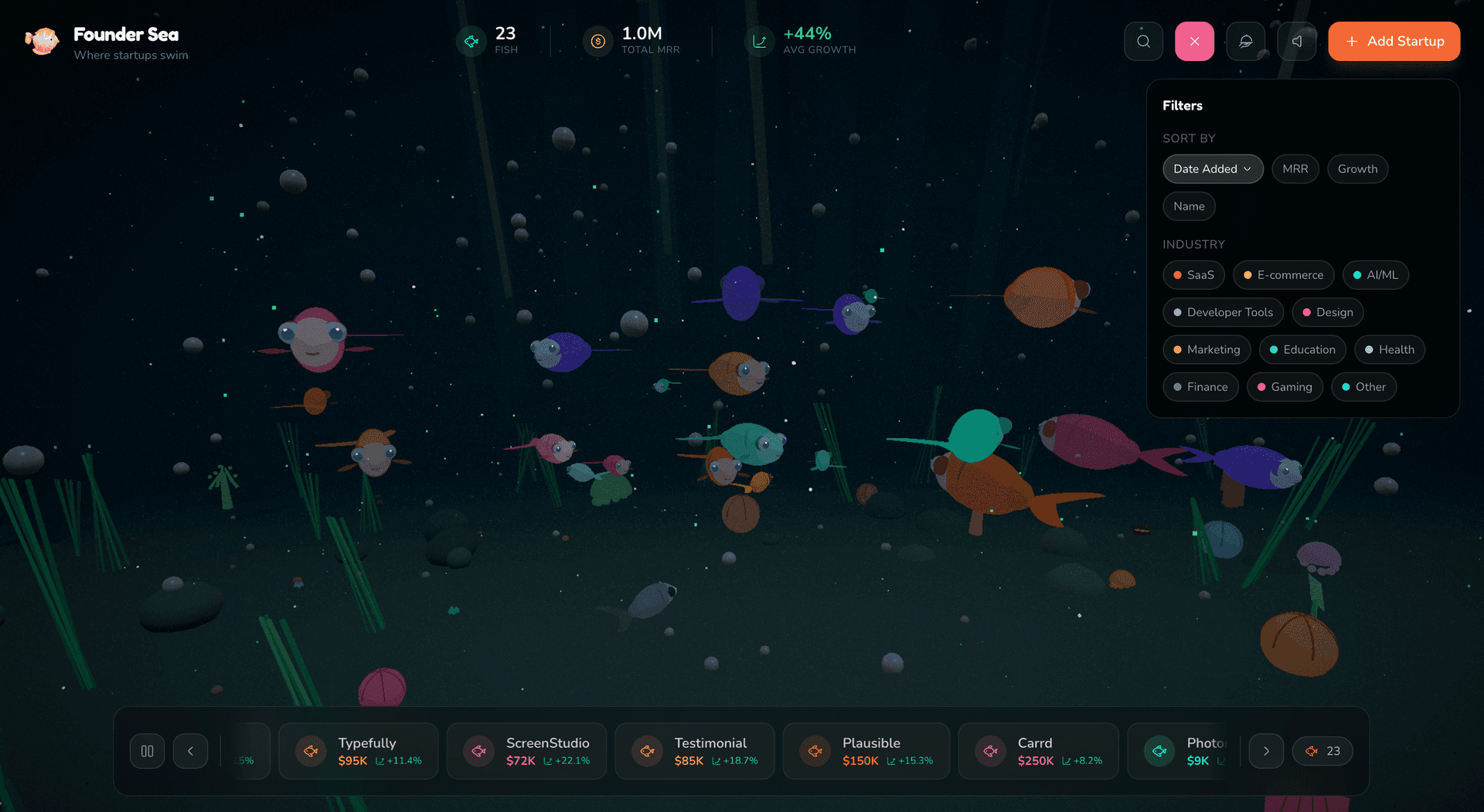Viewport: 1484px width, 812px height.
Task: Click the dollar Total MRR icon
Action: click(x=597, y=41)
